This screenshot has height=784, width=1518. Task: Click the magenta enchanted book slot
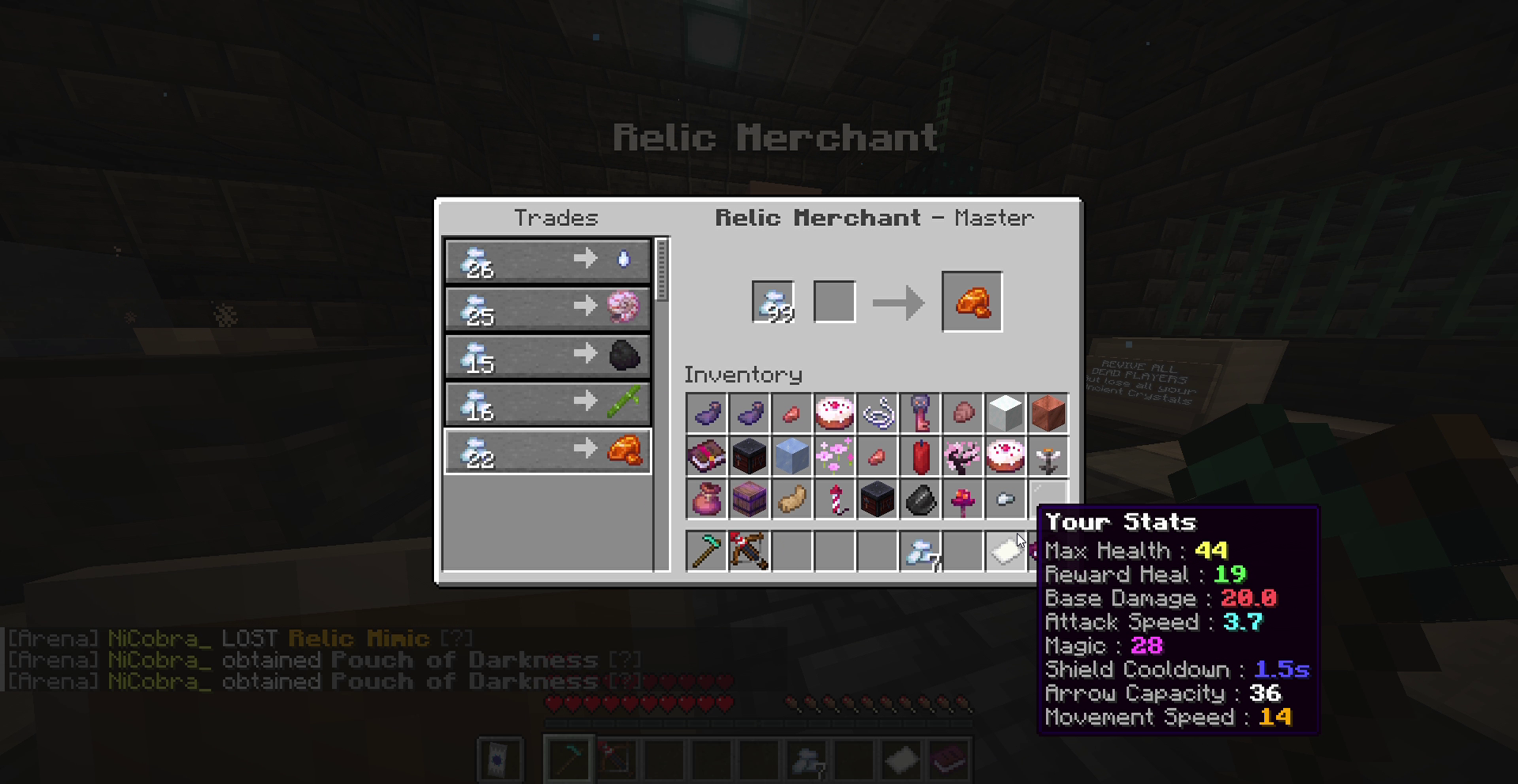[706, 456]
